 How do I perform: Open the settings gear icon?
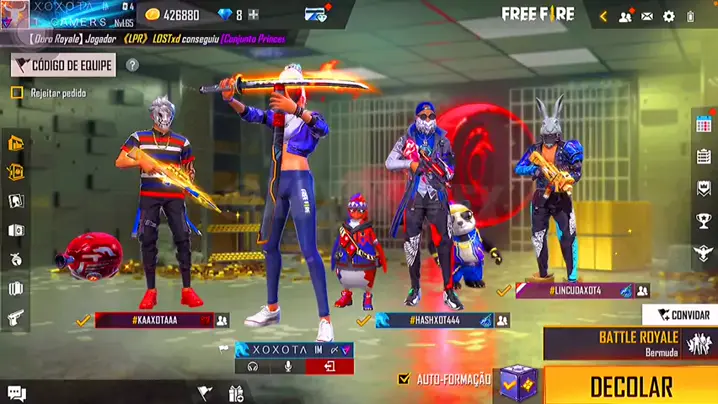click(668, 16)
